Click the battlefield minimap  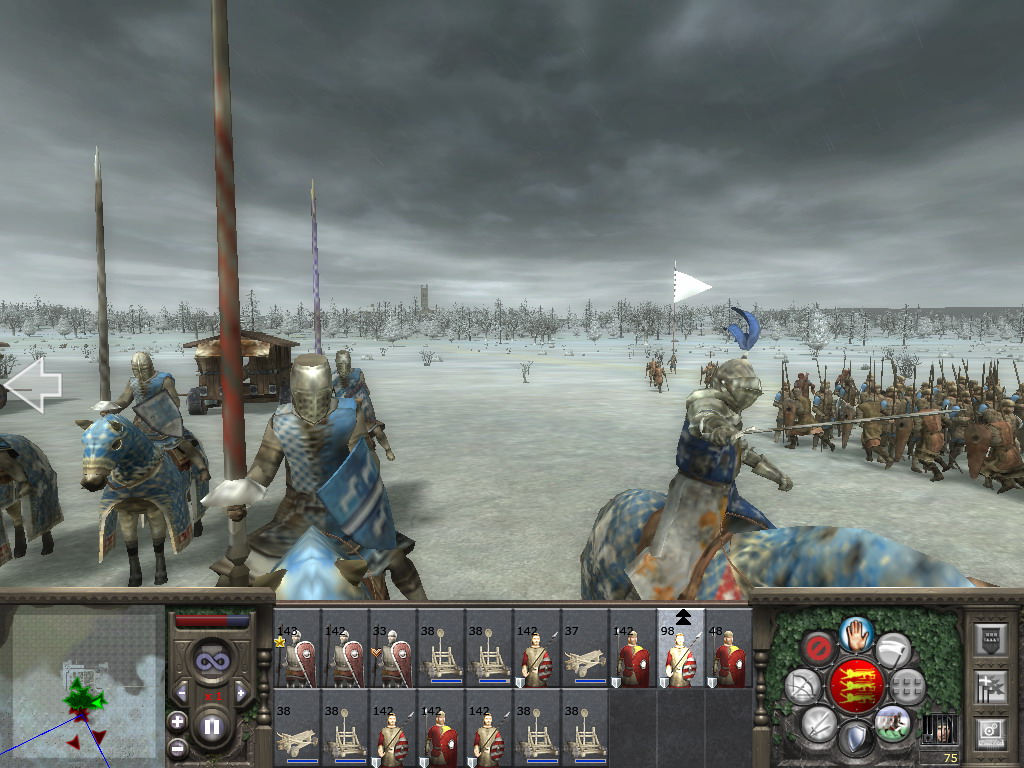pos(82,686)
